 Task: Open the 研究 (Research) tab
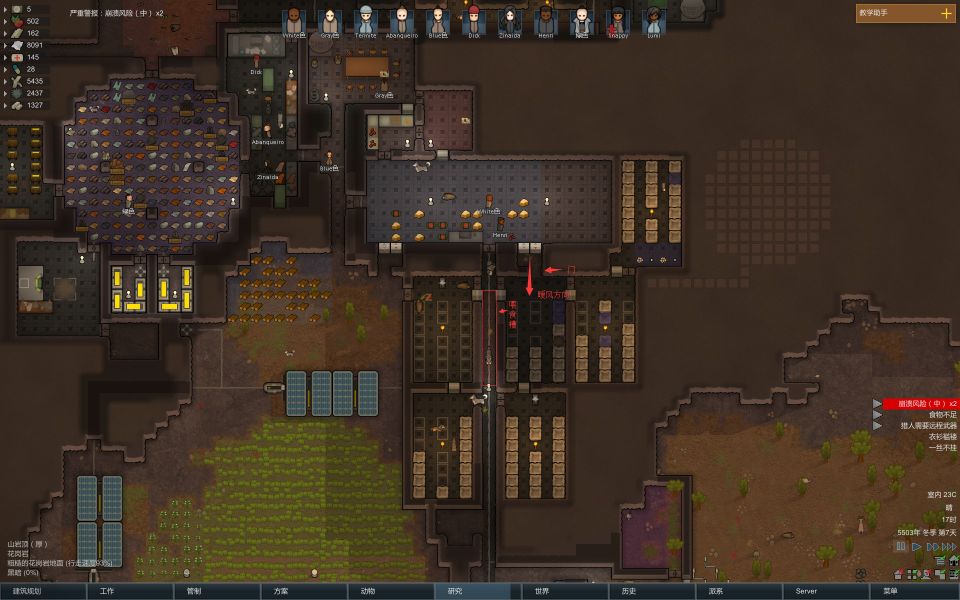455,591
